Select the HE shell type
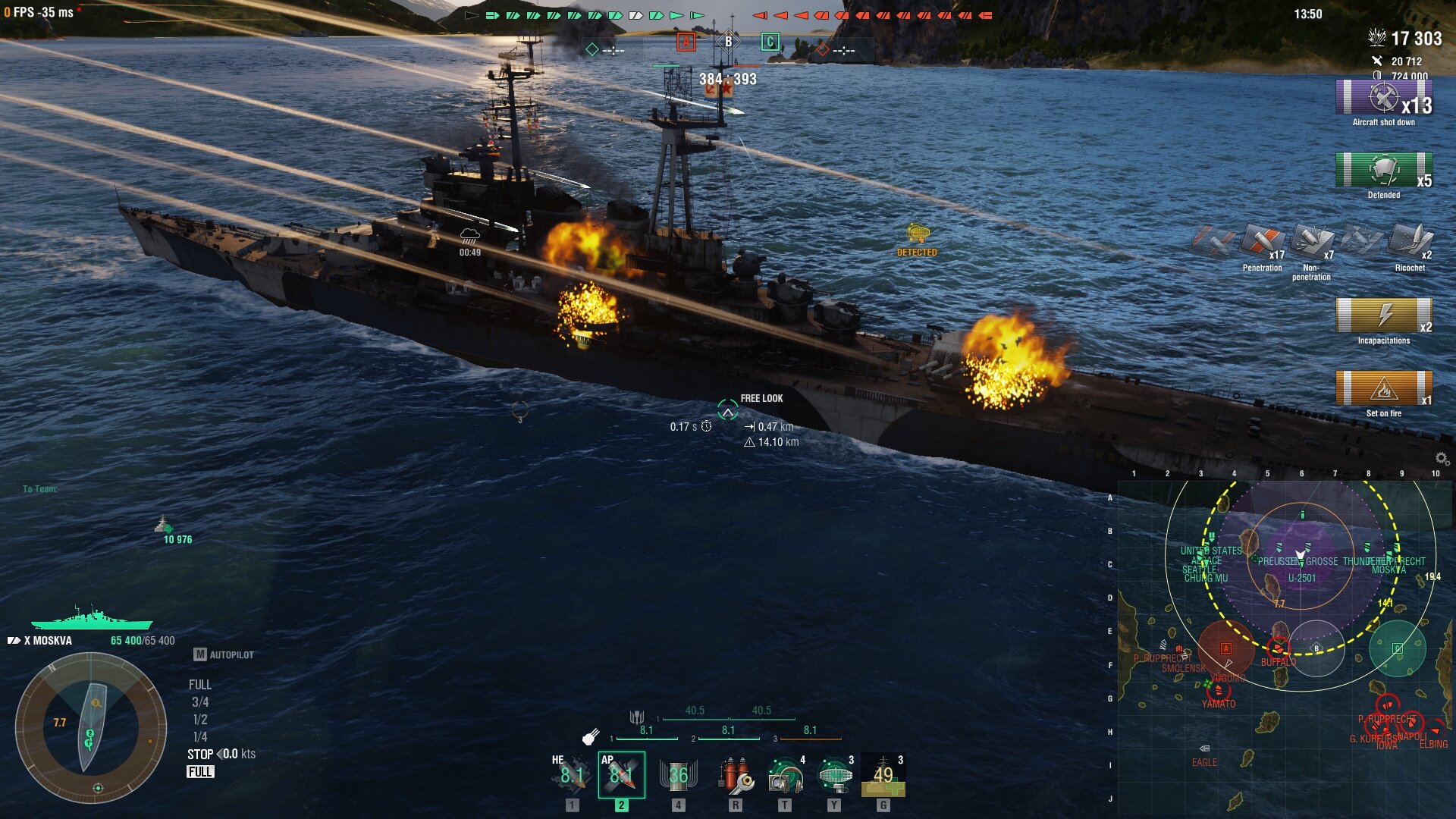This screenshot has width=1456, height=819. click(x=571, y=775)
